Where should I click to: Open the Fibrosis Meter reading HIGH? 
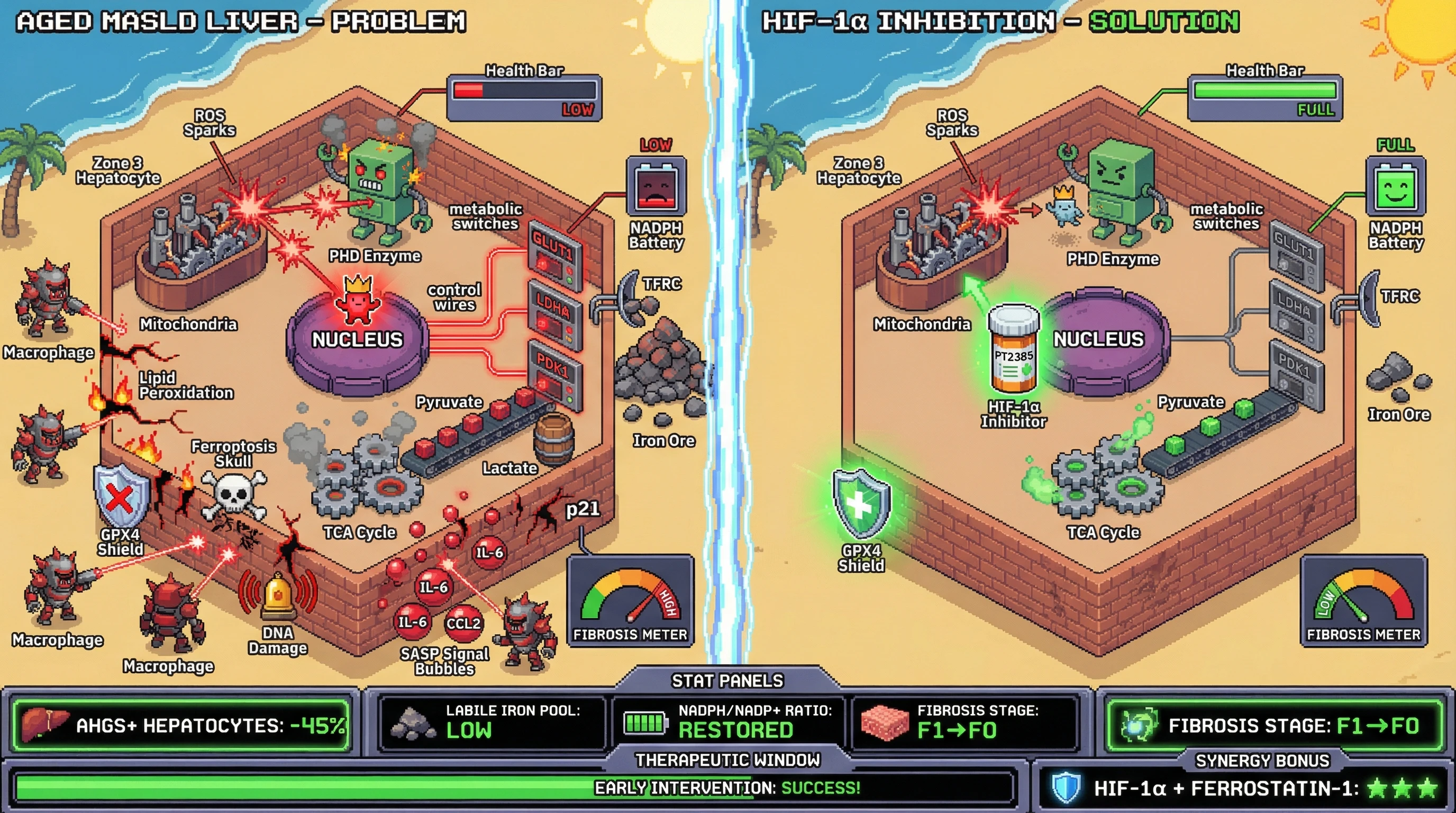tap(630, 601)
